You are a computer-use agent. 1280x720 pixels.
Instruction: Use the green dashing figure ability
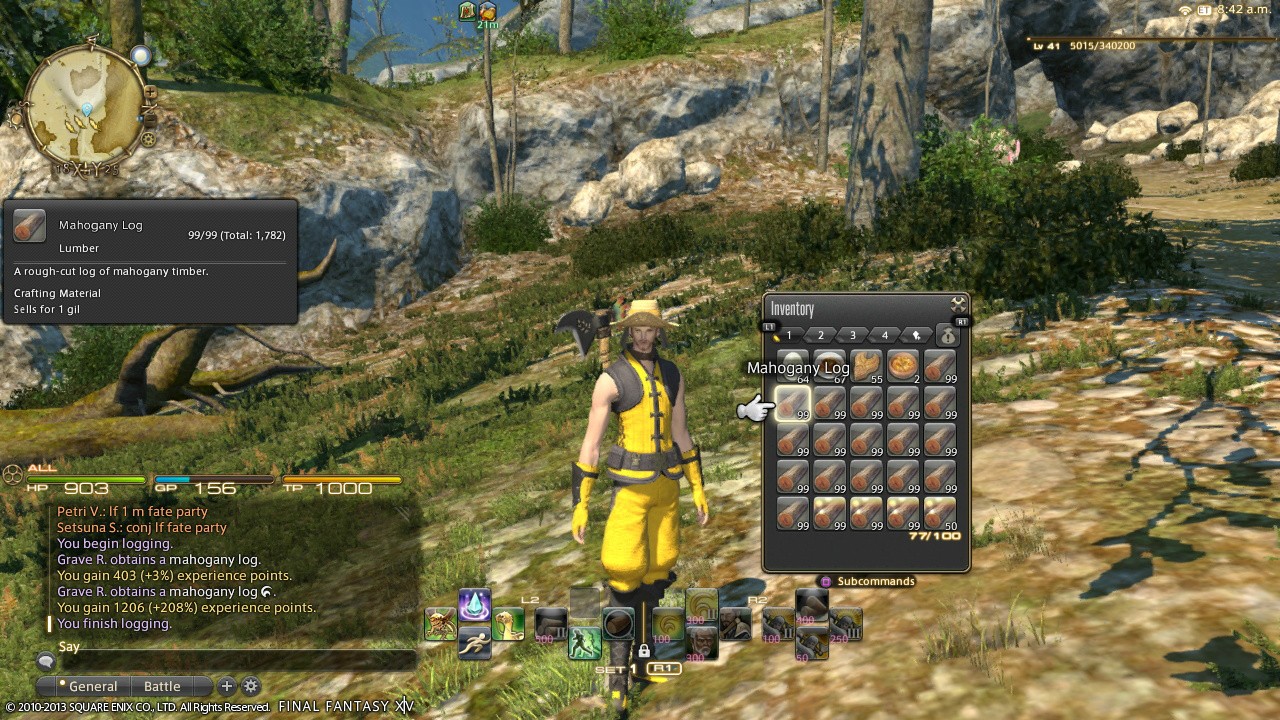584,643
